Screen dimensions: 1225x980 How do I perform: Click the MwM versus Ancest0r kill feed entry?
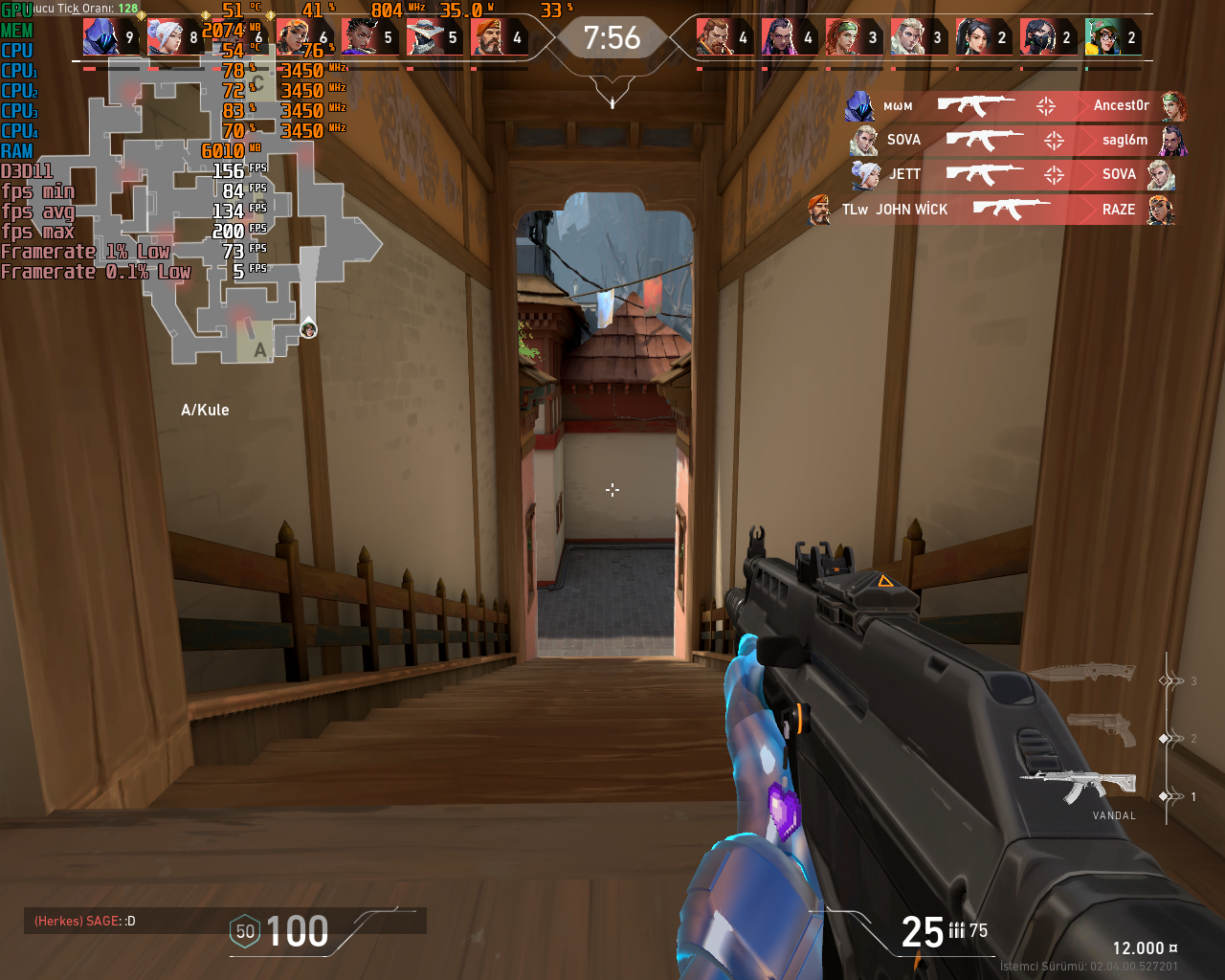click(1014, 106)
